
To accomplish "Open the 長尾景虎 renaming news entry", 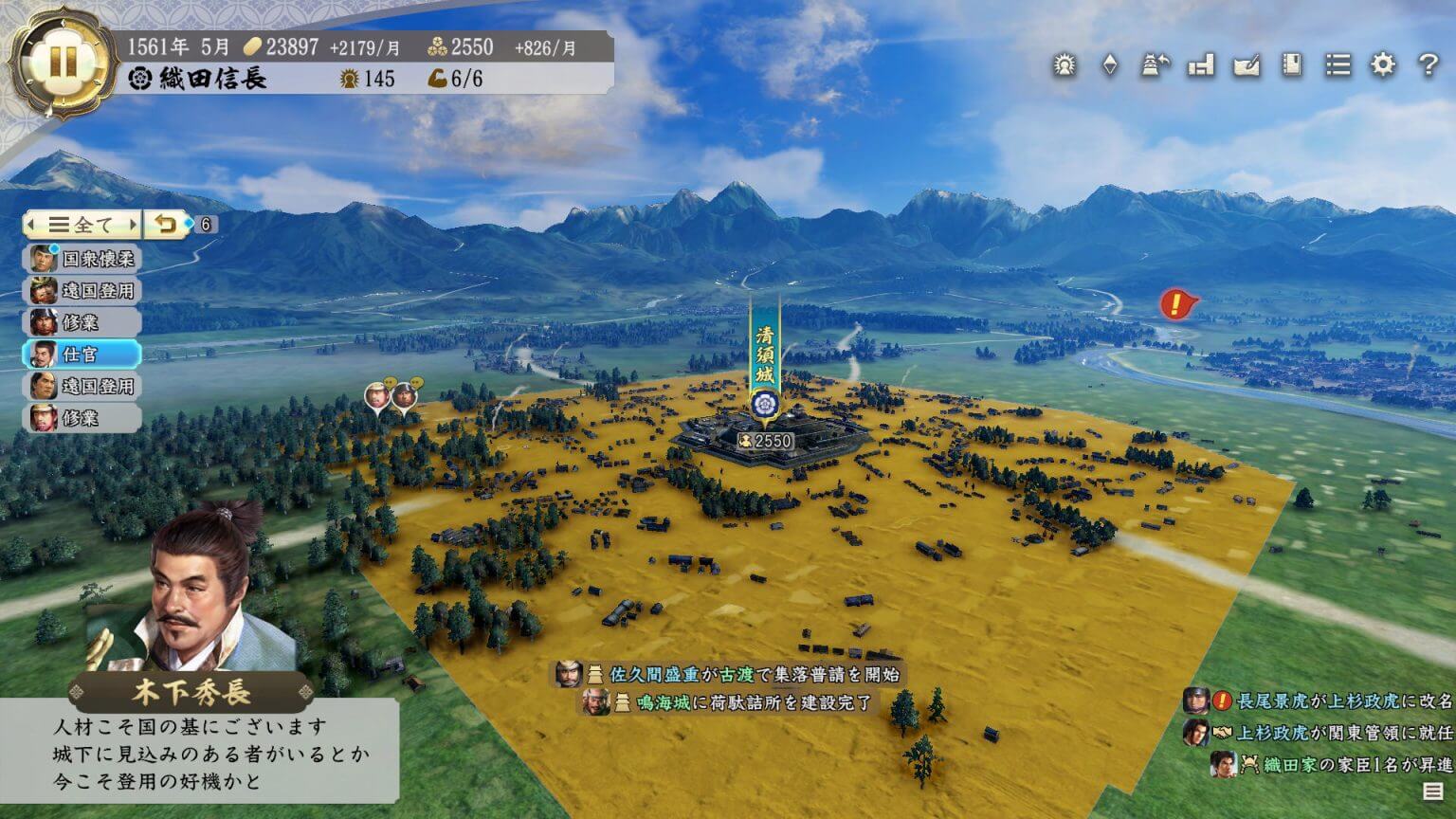I will (1319, 701).
